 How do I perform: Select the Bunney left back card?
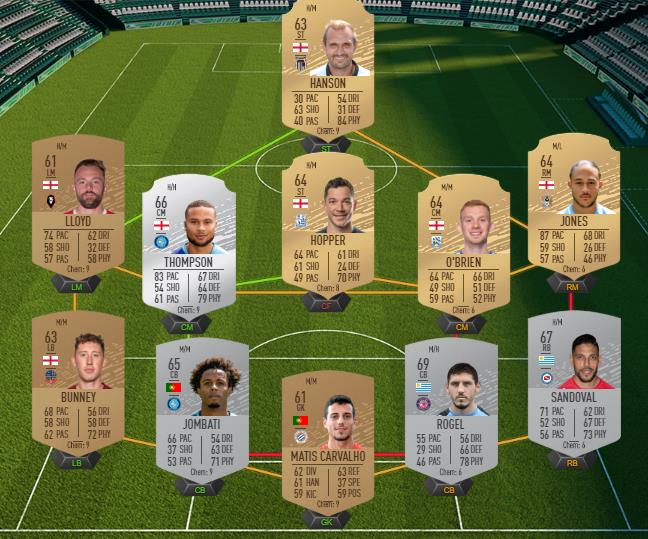78,383
